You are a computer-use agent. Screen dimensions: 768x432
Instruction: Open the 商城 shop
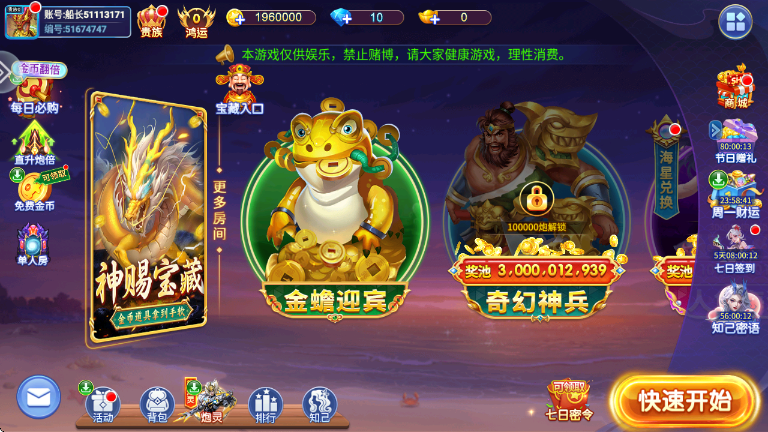735,87
